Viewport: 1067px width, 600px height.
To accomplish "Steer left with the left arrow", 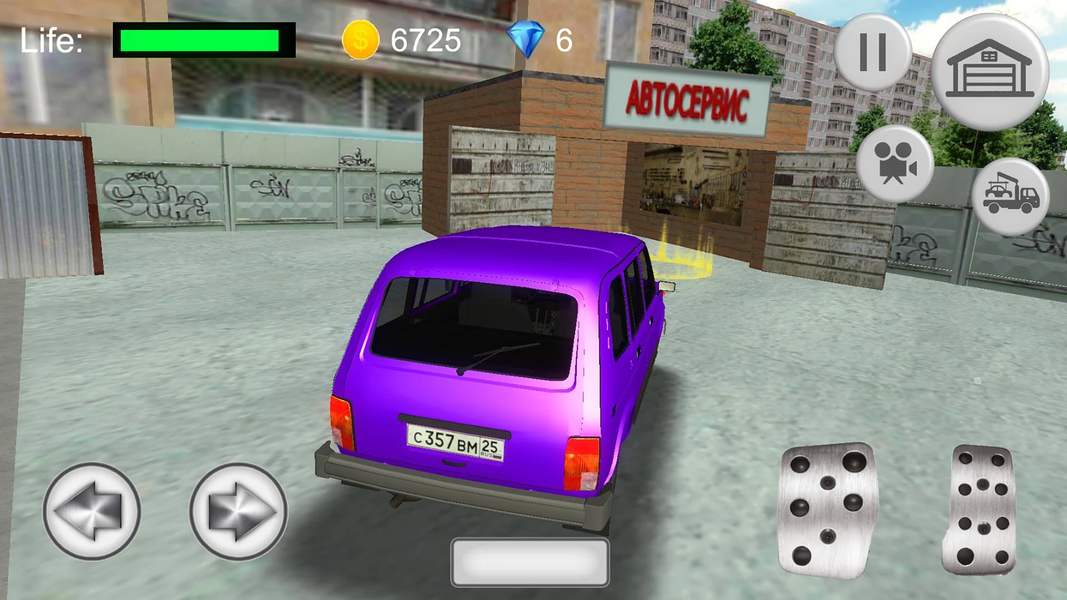I will 92,511.
